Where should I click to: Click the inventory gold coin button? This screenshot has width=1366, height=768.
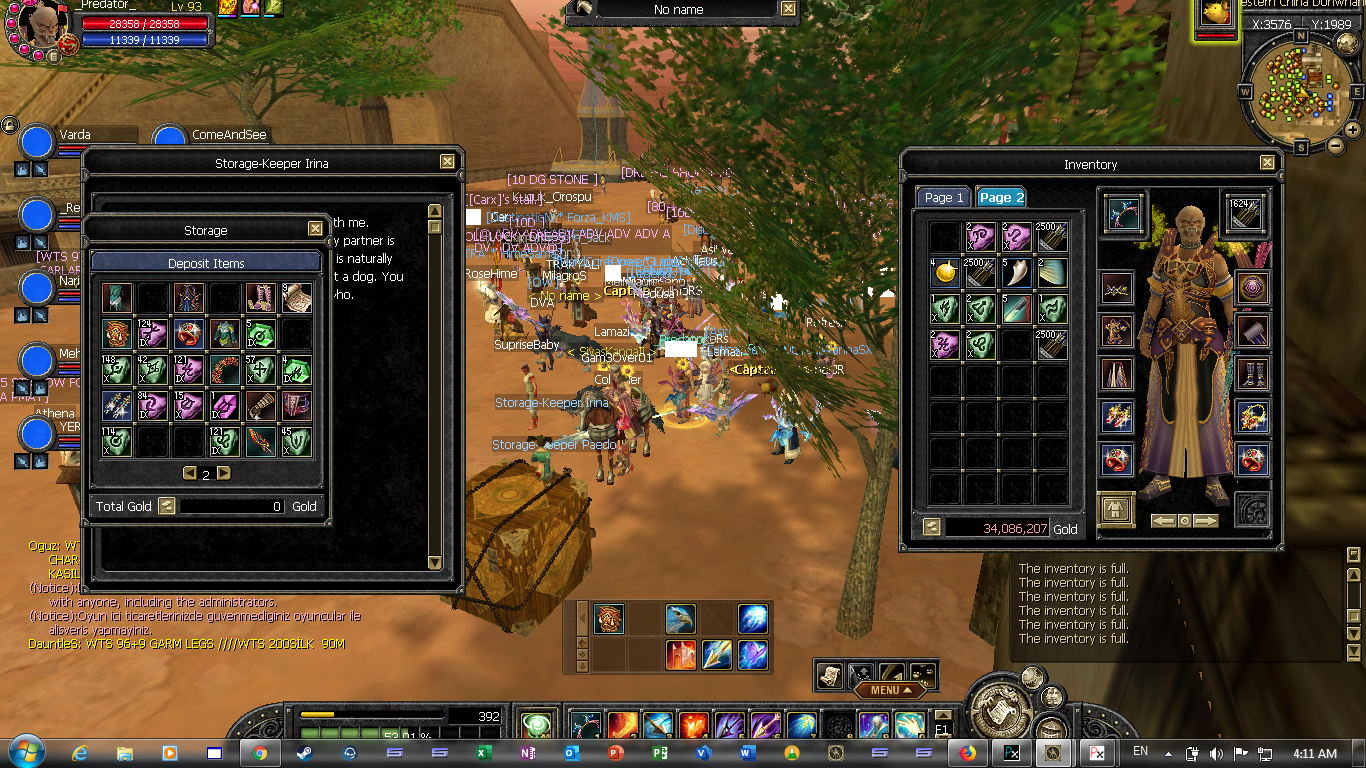pyautogui.click(x=932, y=527)
